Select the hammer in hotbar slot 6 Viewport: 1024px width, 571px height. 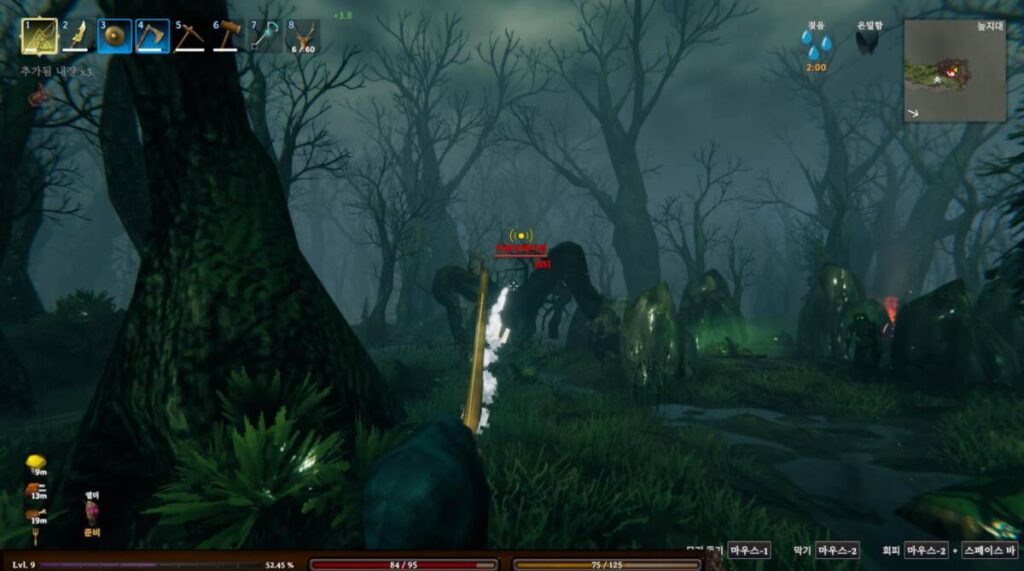(228, 36)
